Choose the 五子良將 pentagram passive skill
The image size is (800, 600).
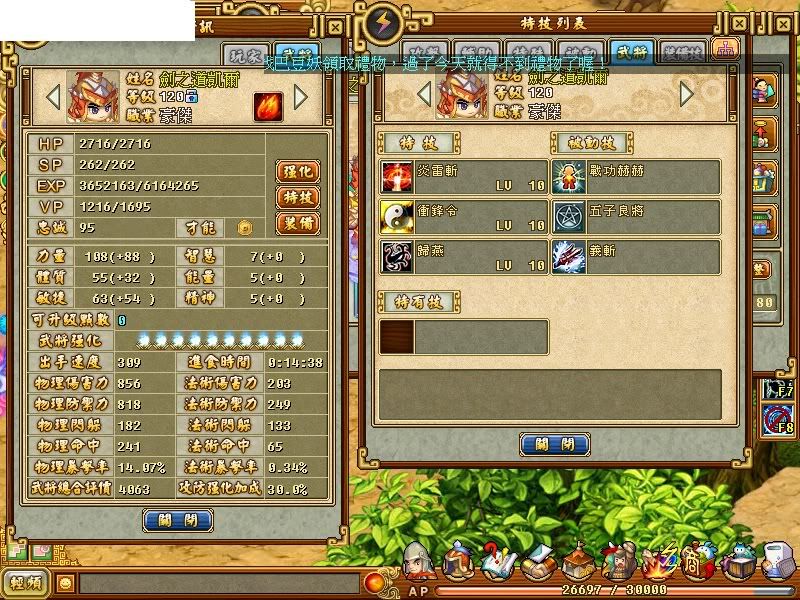click(x=636, y=217)
